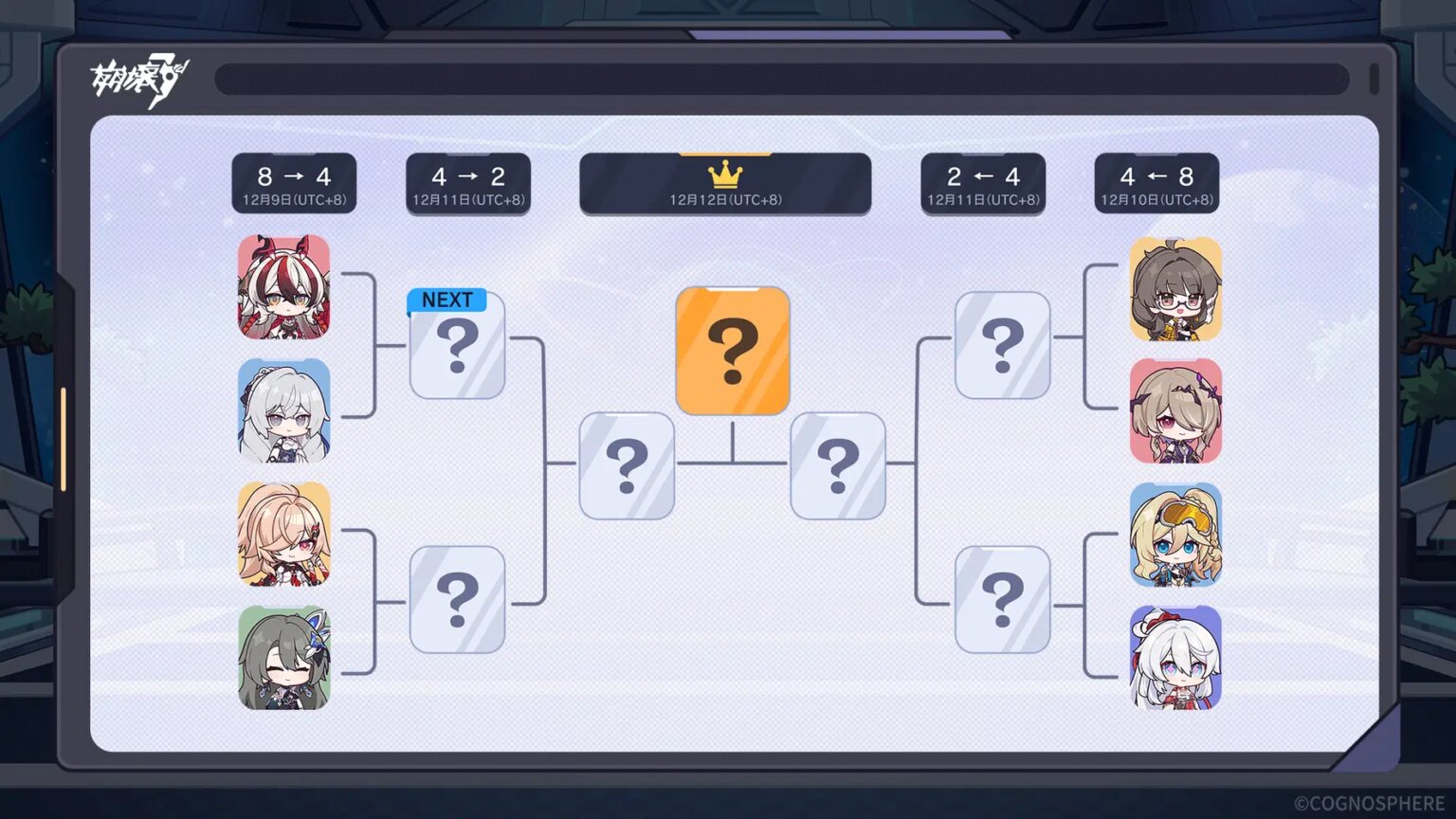
Task: Select the 8→4 round label dated 12月9日
Action: [x=294, y=185]
